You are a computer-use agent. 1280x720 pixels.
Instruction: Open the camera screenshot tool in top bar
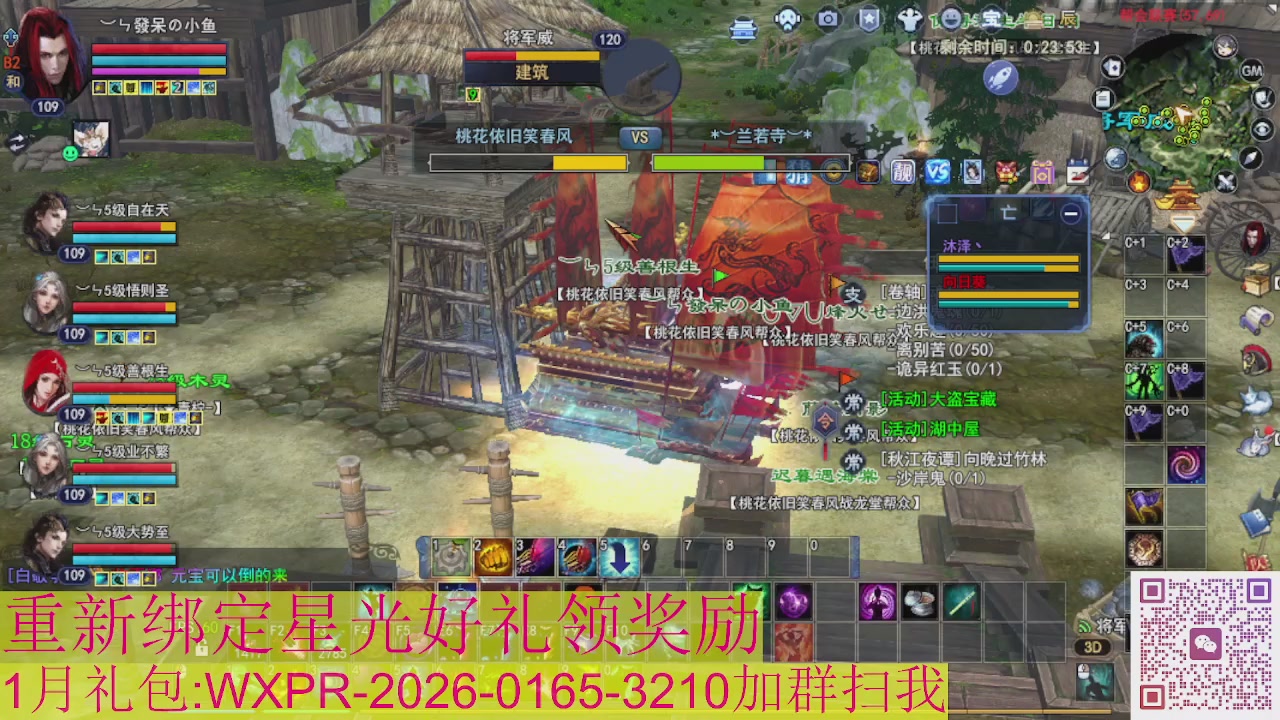point(826,18)
